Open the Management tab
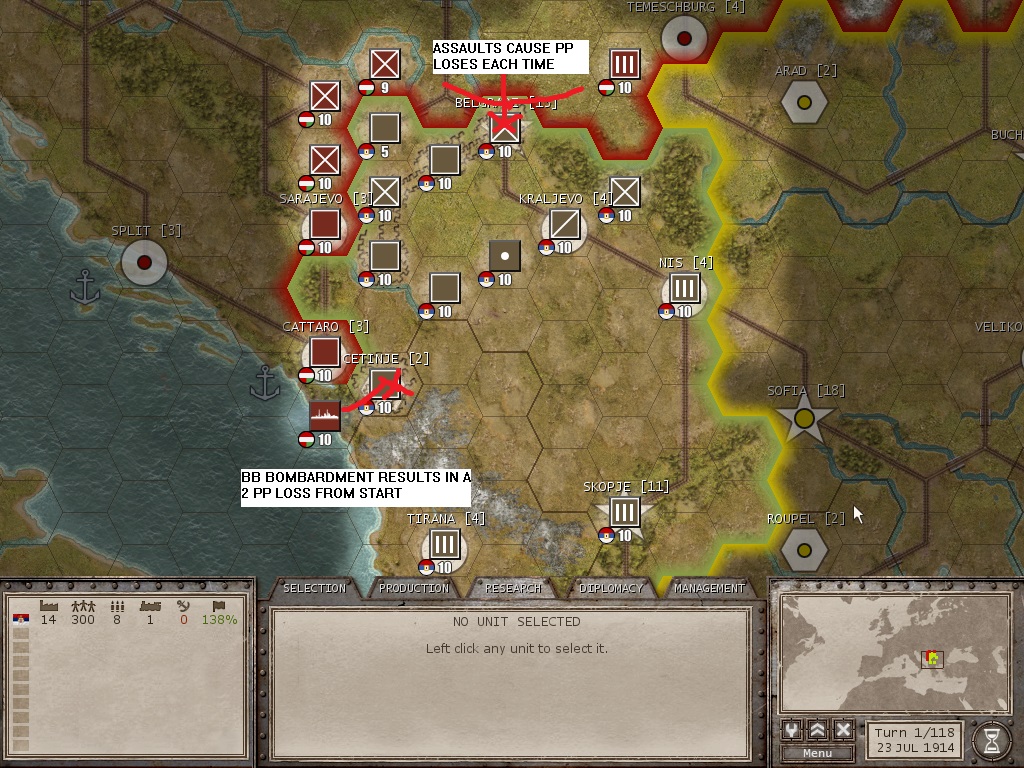 [x=709, y=588]
